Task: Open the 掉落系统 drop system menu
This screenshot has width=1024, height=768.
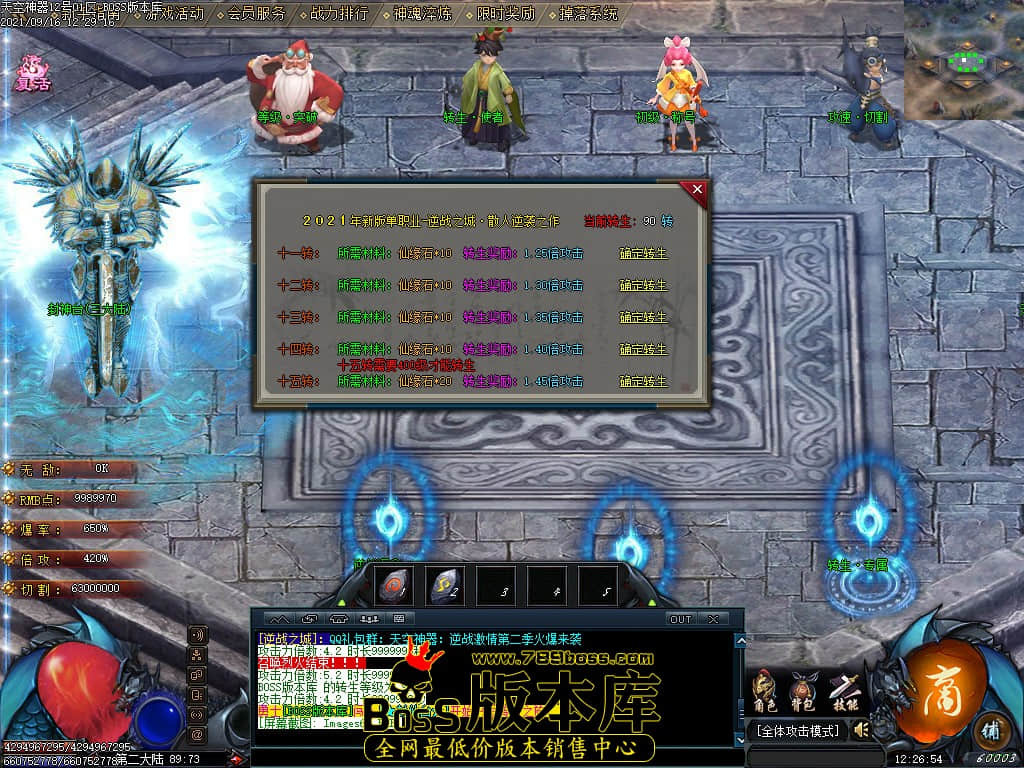Action: coord(588,14)
